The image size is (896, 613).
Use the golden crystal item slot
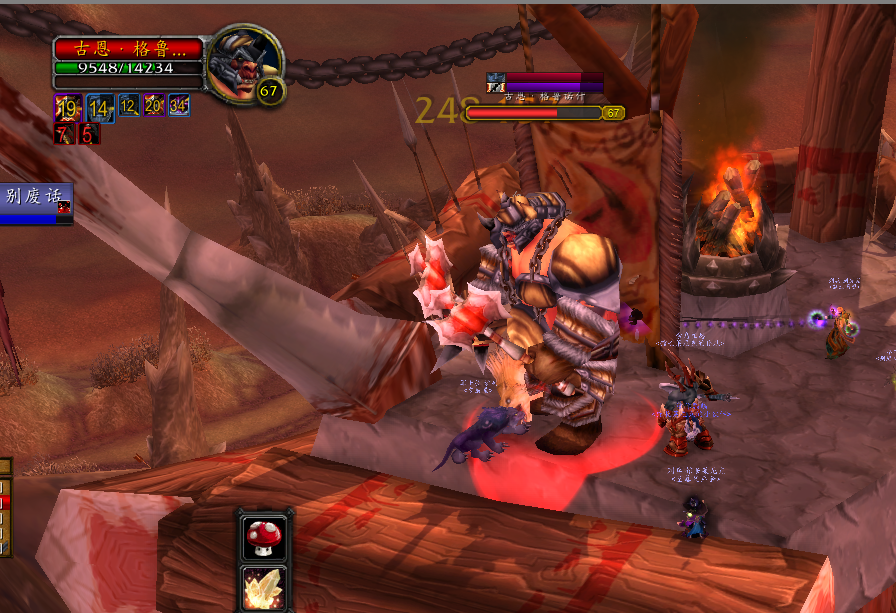[x=264, y=588]
